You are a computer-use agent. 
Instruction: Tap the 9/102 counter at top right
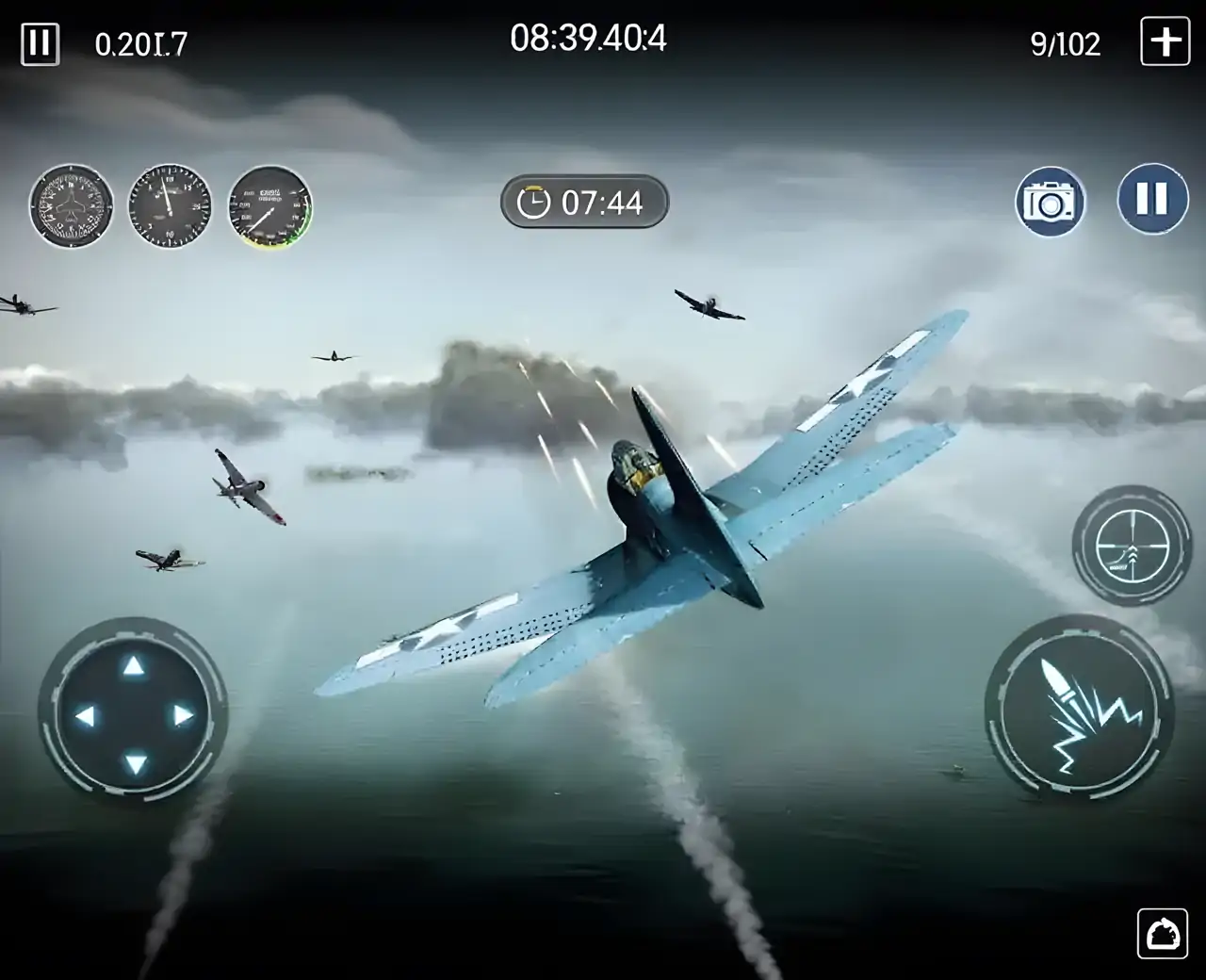(1066, 44)
